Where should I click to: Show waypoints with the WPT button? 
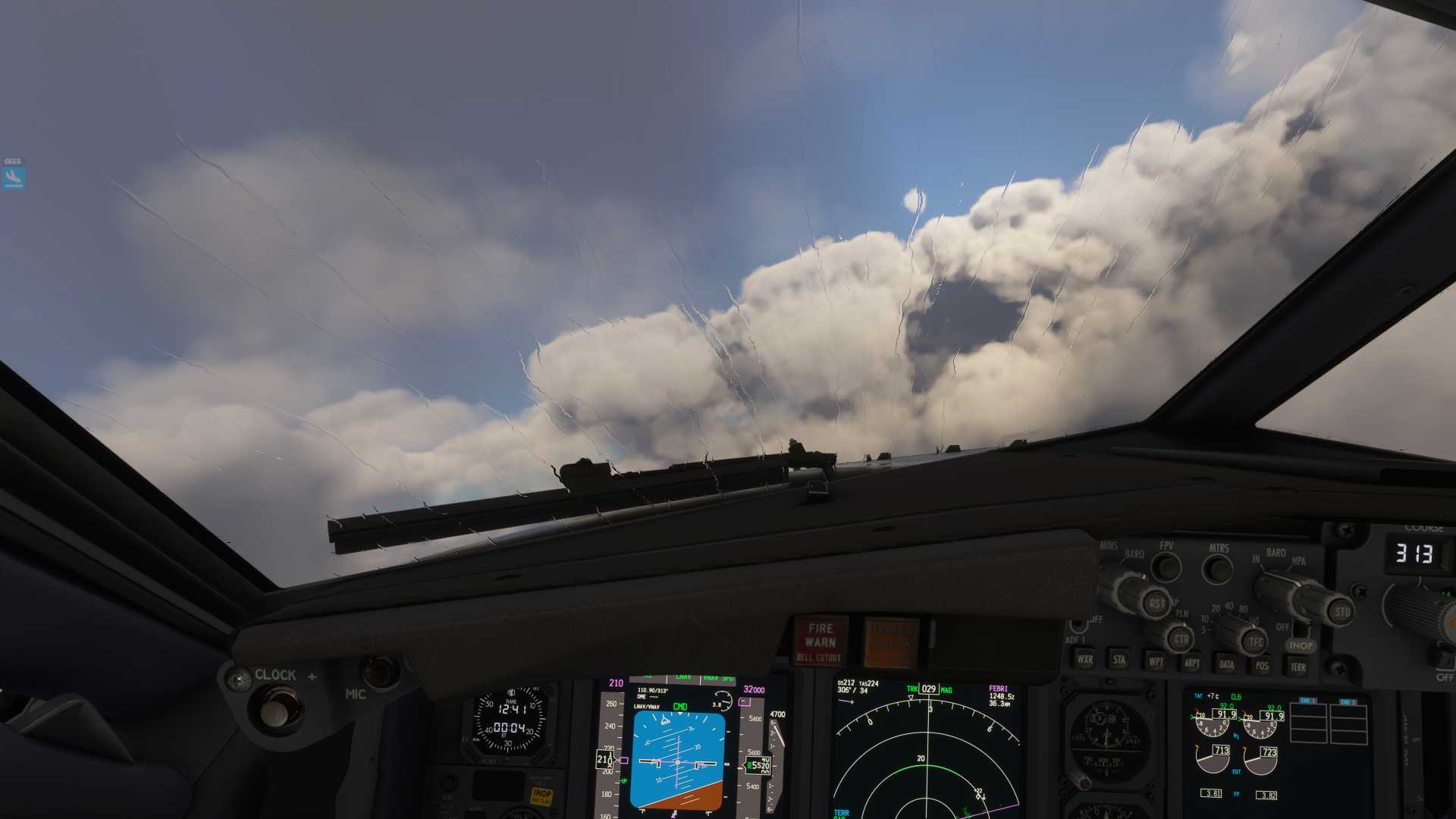[x=1156, y=661]
